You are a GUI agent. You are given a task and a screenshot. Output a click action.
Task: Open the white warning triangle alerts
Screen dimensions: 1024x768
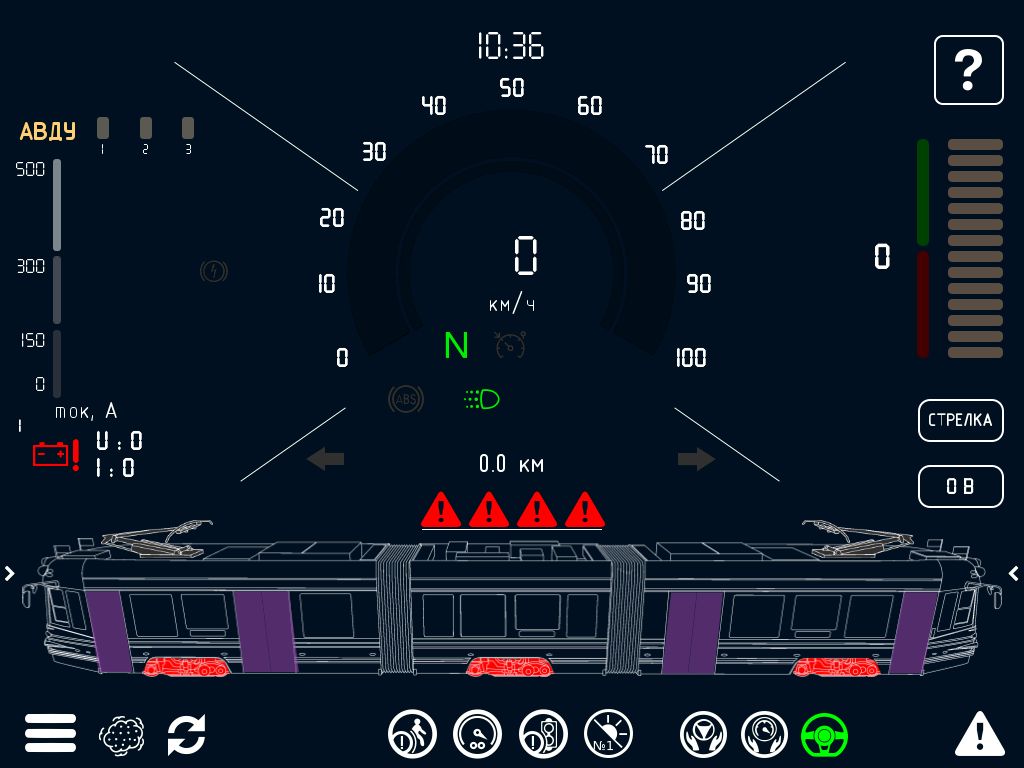(x=979, y=734)
